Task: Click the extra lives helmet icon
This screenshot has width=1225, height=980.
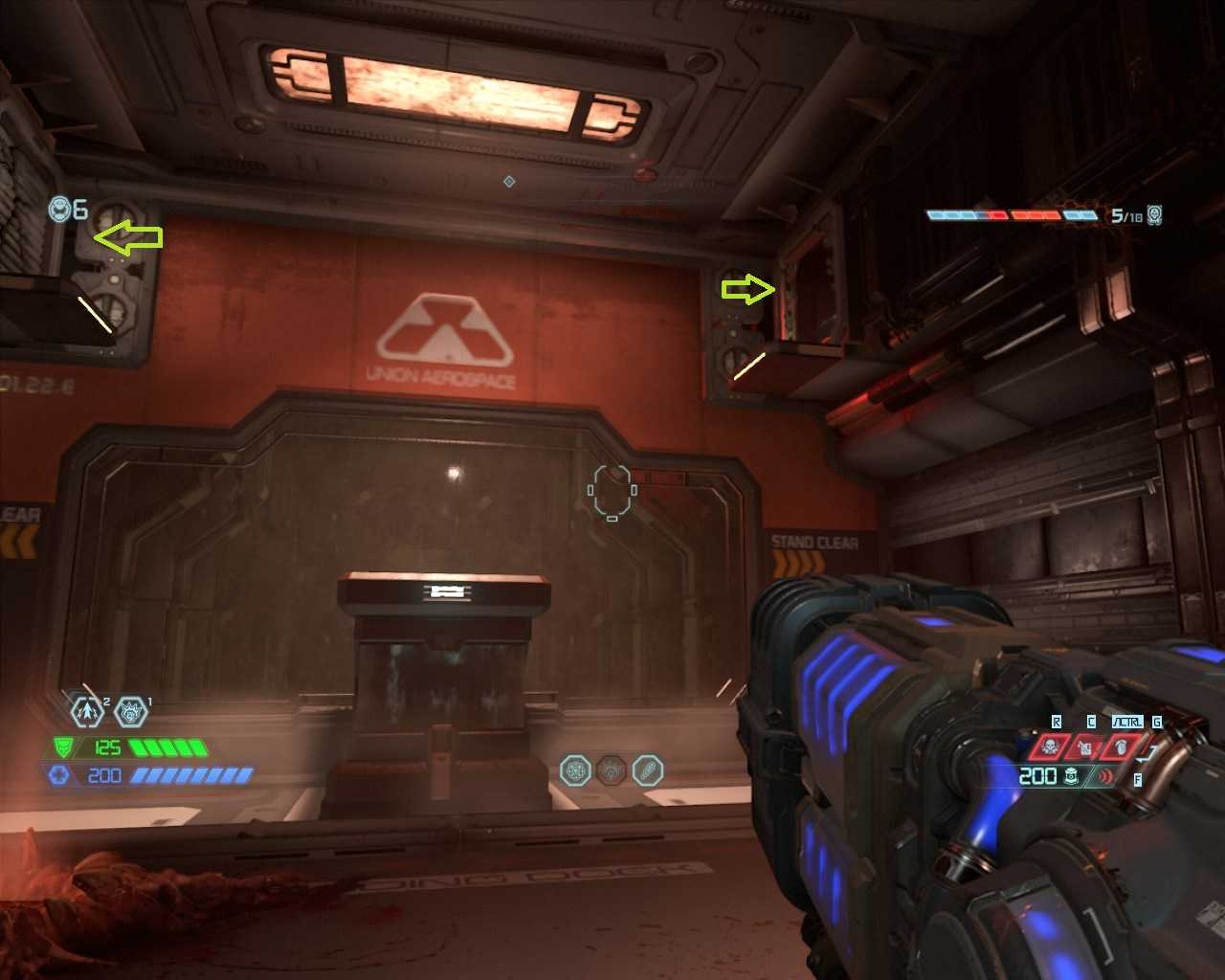Action: coord(60,209)
